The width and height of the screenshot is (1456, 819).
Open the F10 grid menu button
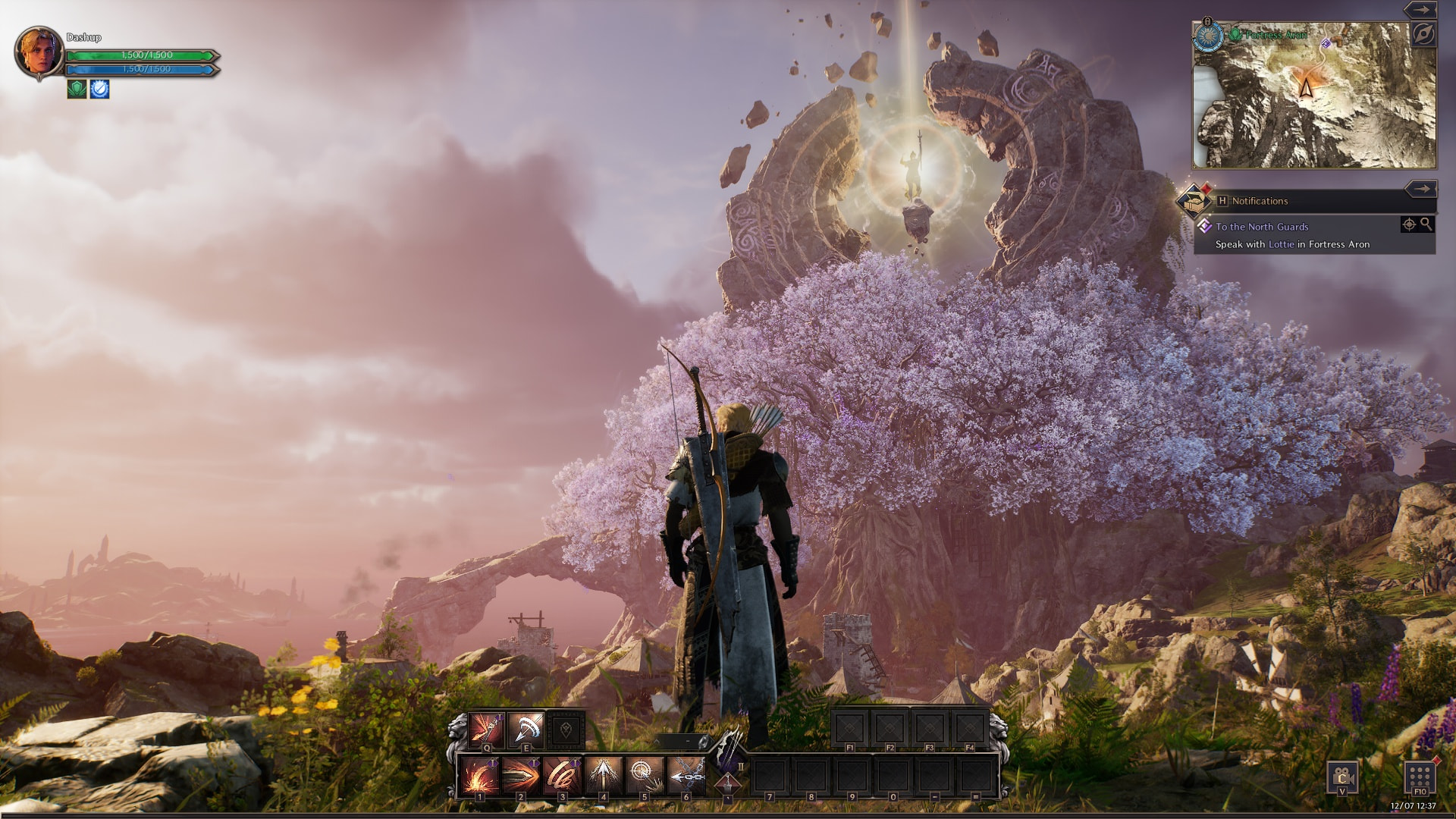1420,778
